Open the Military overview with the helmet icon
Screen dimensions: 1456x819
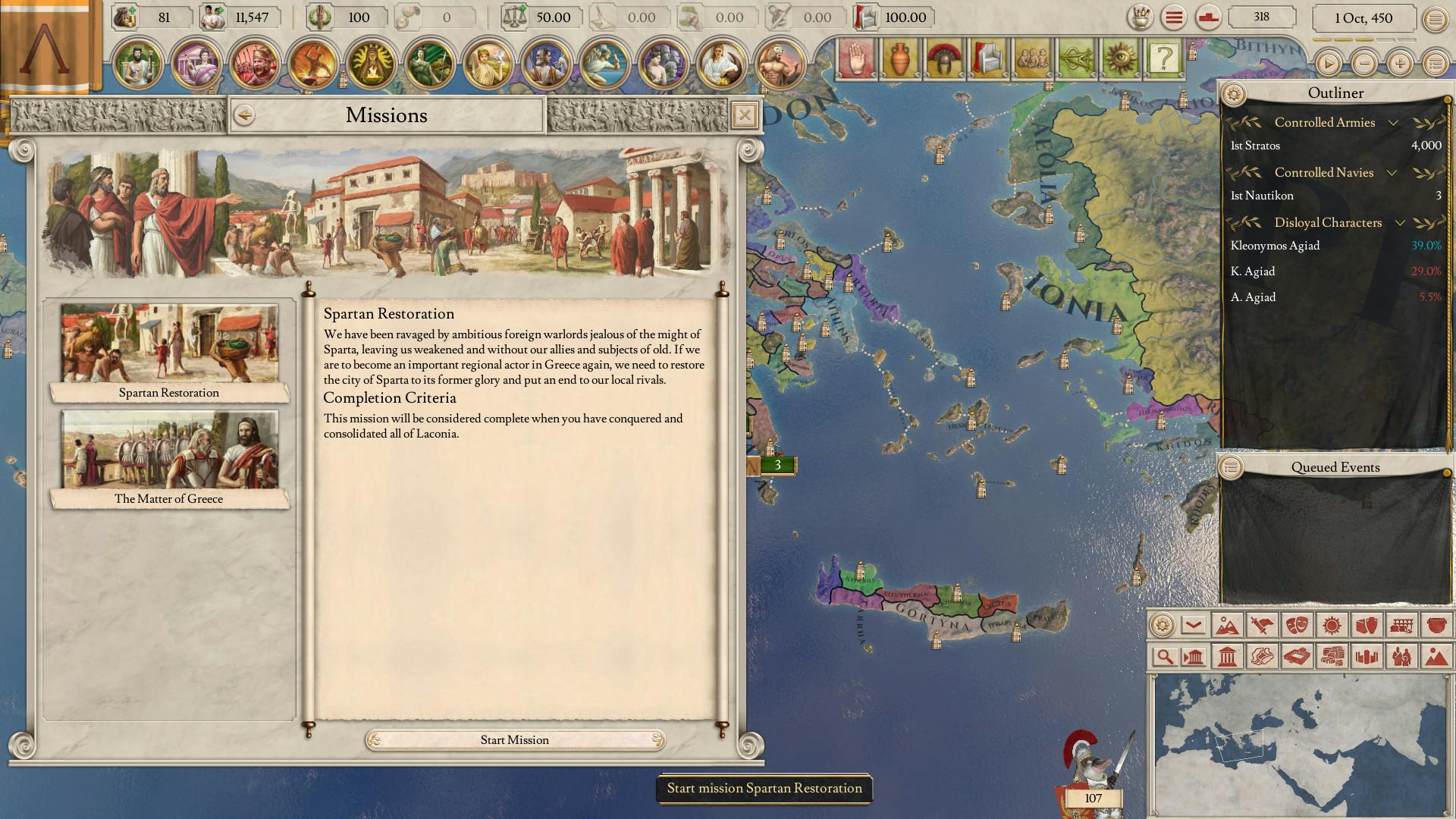[x=943, y=58]
